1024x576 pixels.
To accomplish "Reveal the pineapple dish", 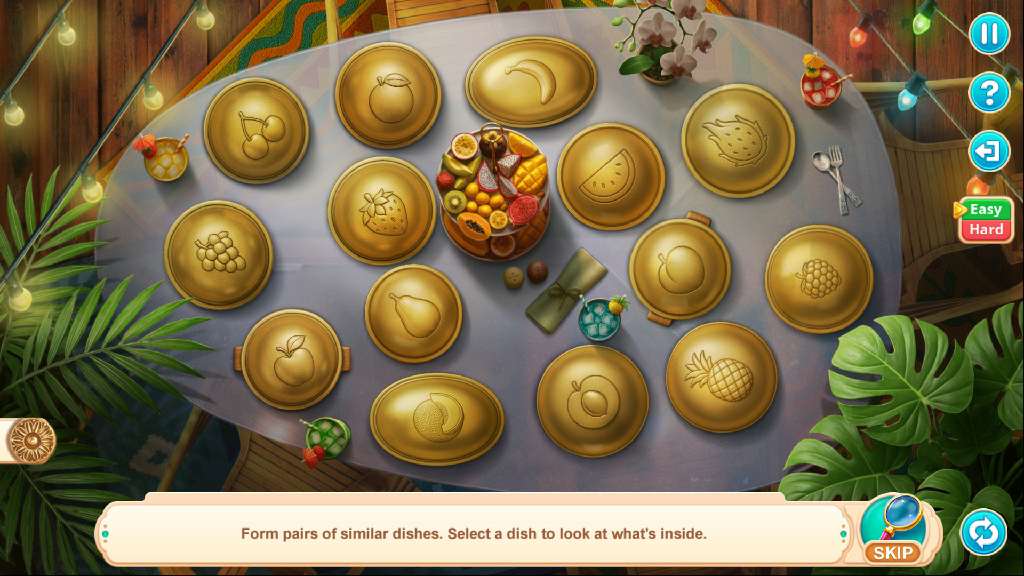I will tap(721, 376).
